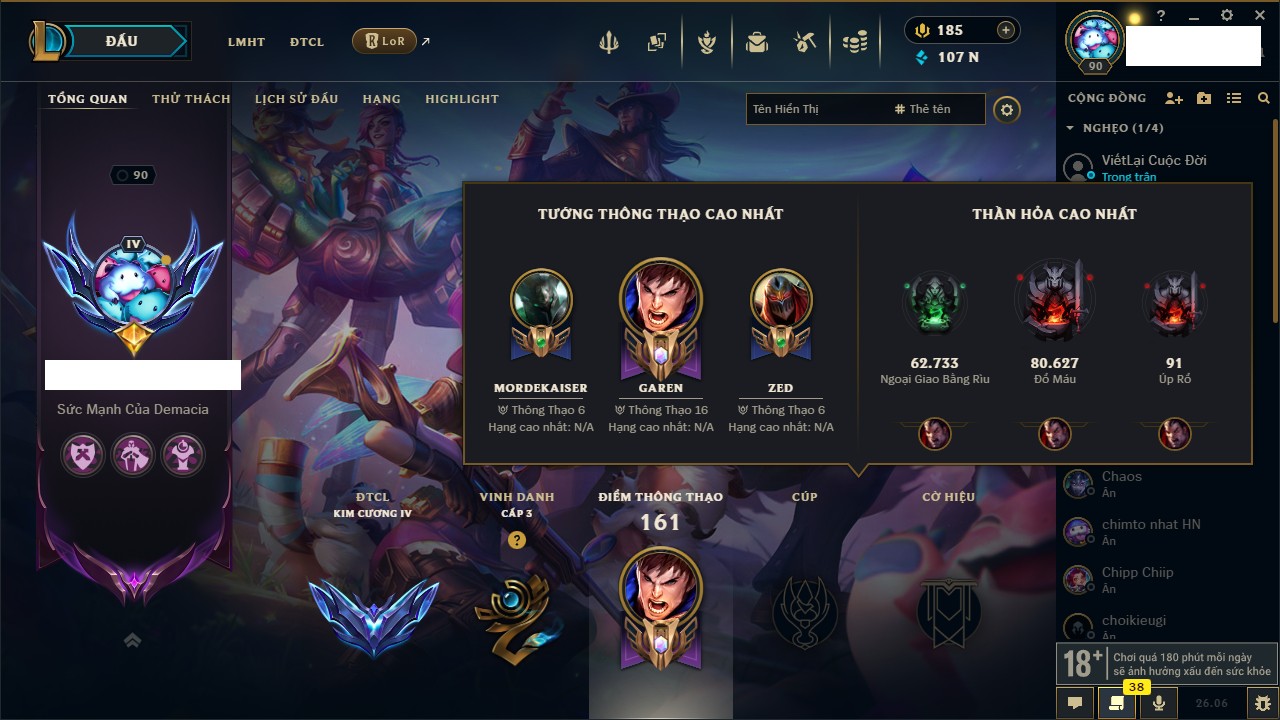Select friend ViếtLại Cuộc Đời
Viewport: 1280px width, 720px height.
click(x=1154, y=160)
